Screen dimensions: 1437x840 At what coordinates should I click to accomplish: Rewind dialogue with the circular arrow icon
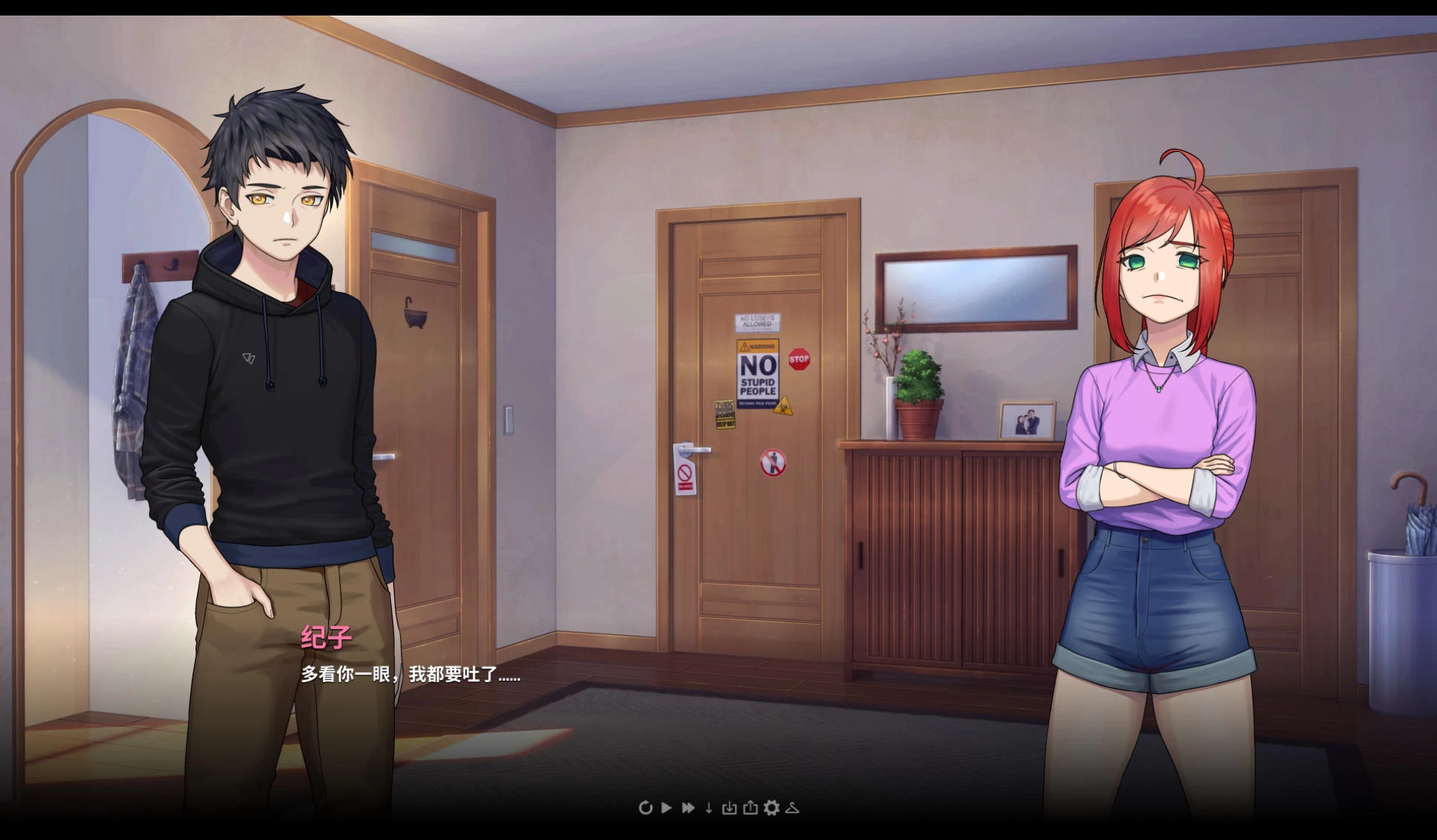point(646,809)
